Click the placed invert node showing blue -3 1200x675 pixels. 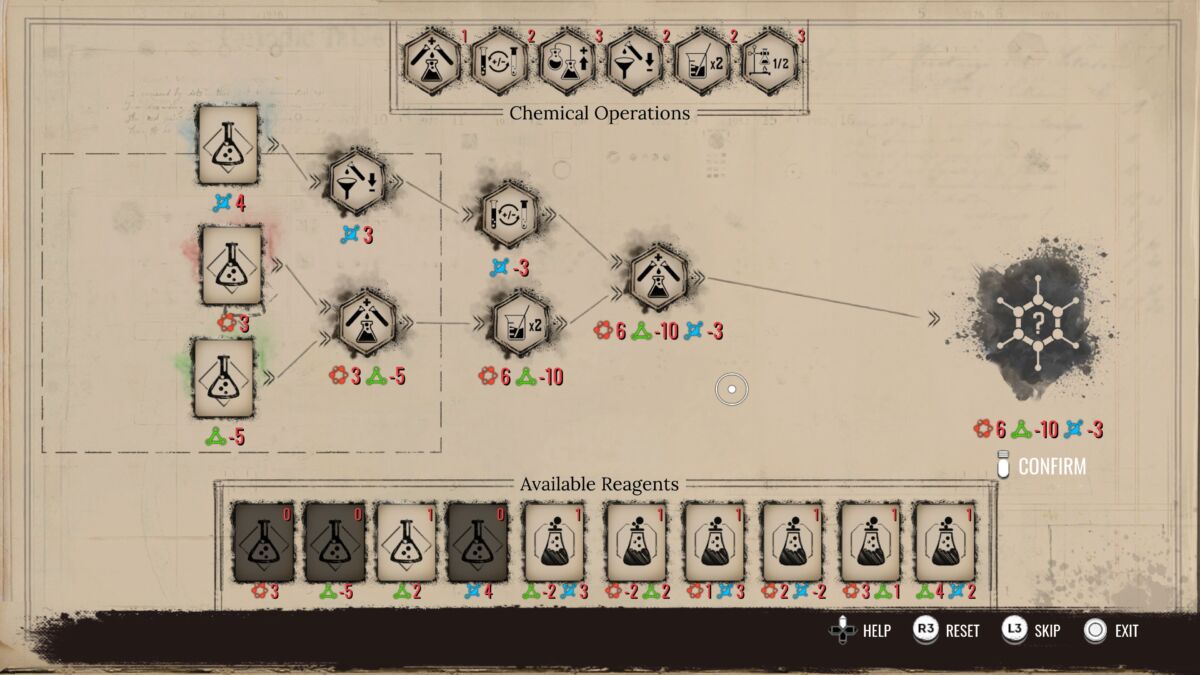tap(510, 215)
